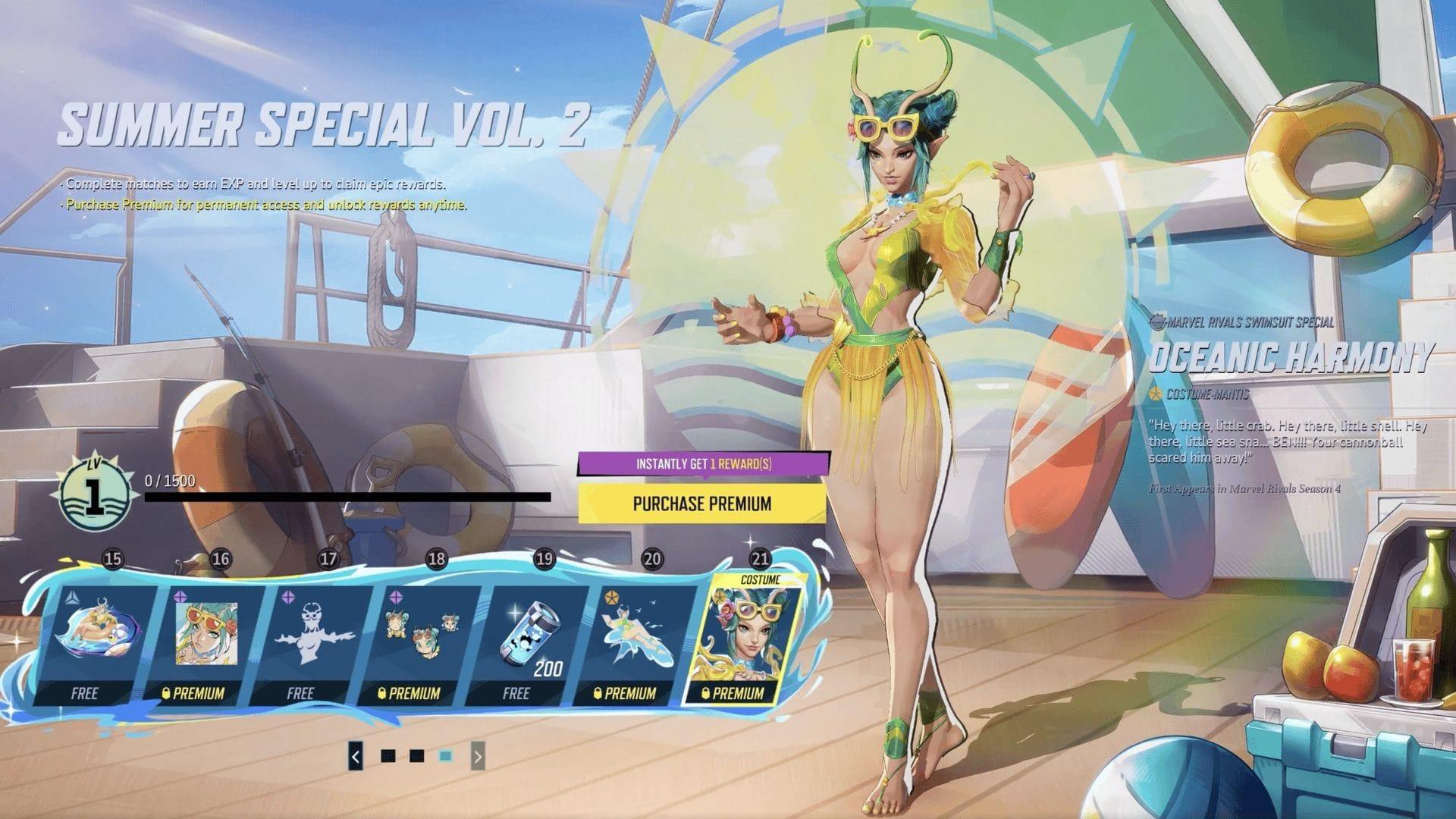Purchase the Premium pass
Viewport: 1456px width, 819px height.
(701, 504)
